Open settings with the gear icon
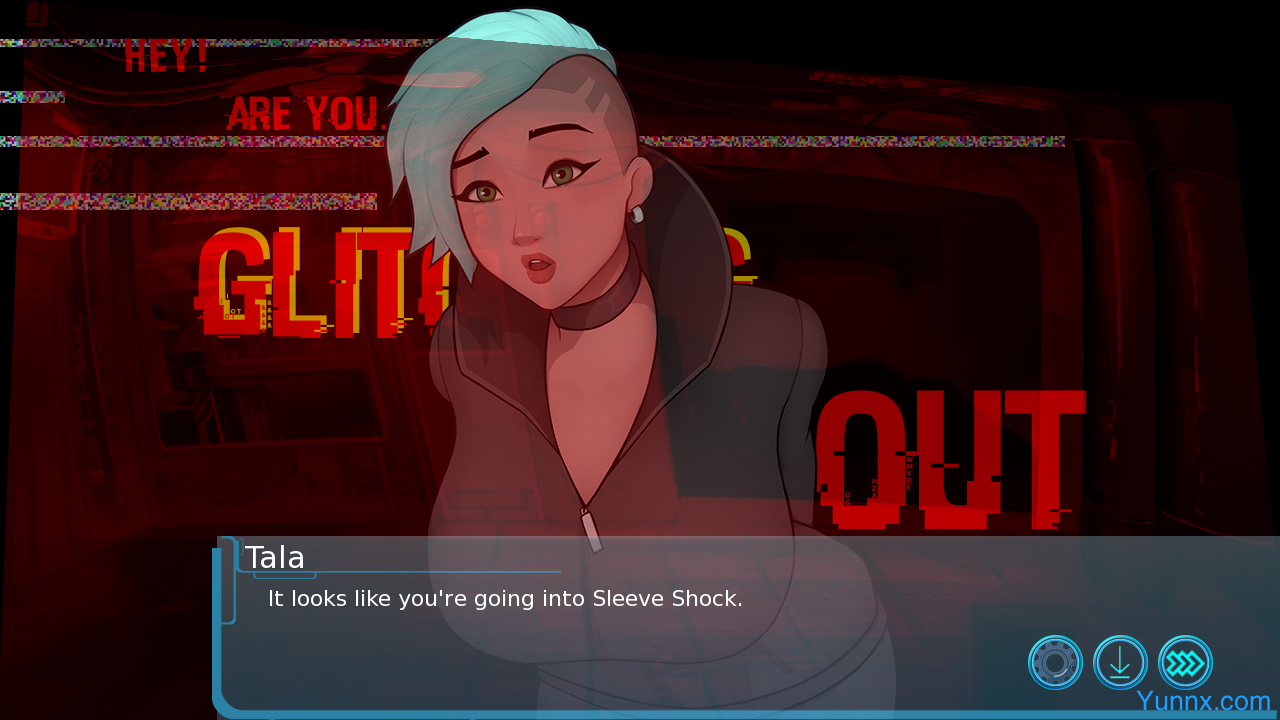 click(x=1055, y=662)
